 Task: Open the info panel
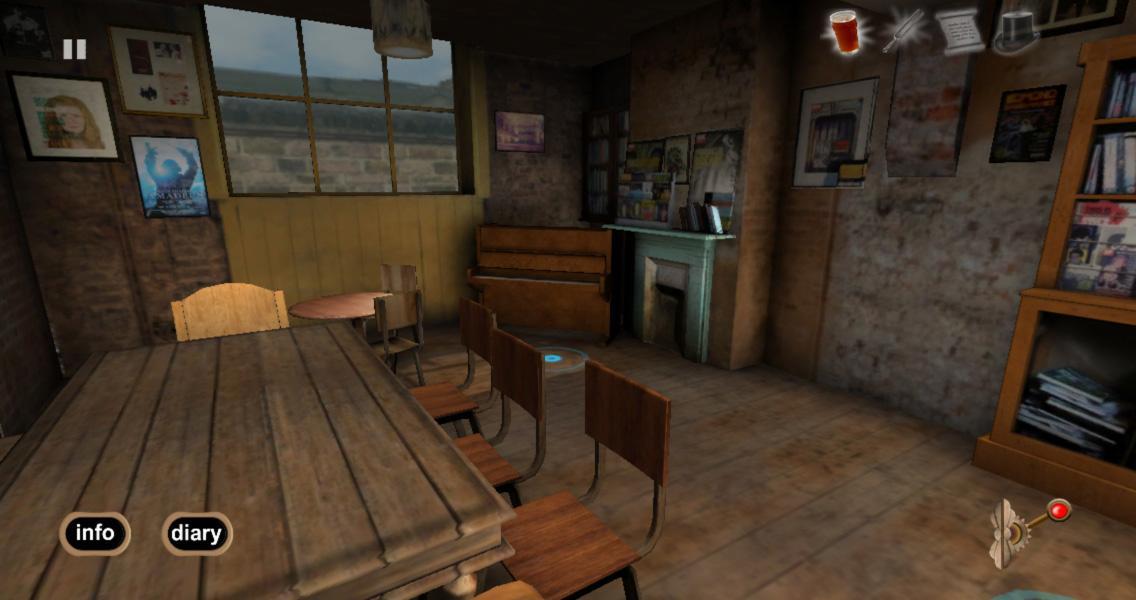coord(95,533)
